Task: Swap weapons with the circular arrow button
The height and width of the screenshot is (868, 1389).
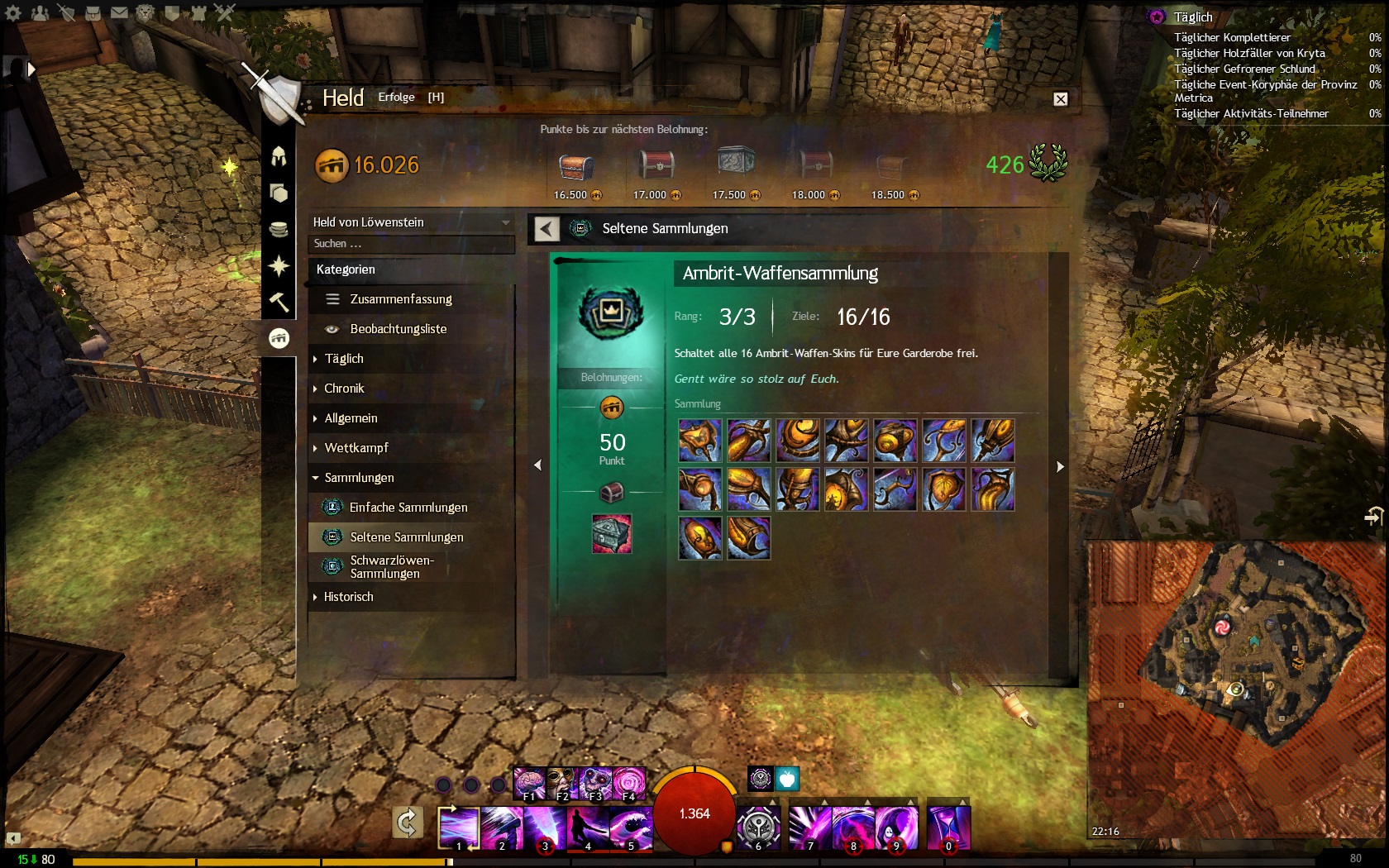Action: click(407, 823)
